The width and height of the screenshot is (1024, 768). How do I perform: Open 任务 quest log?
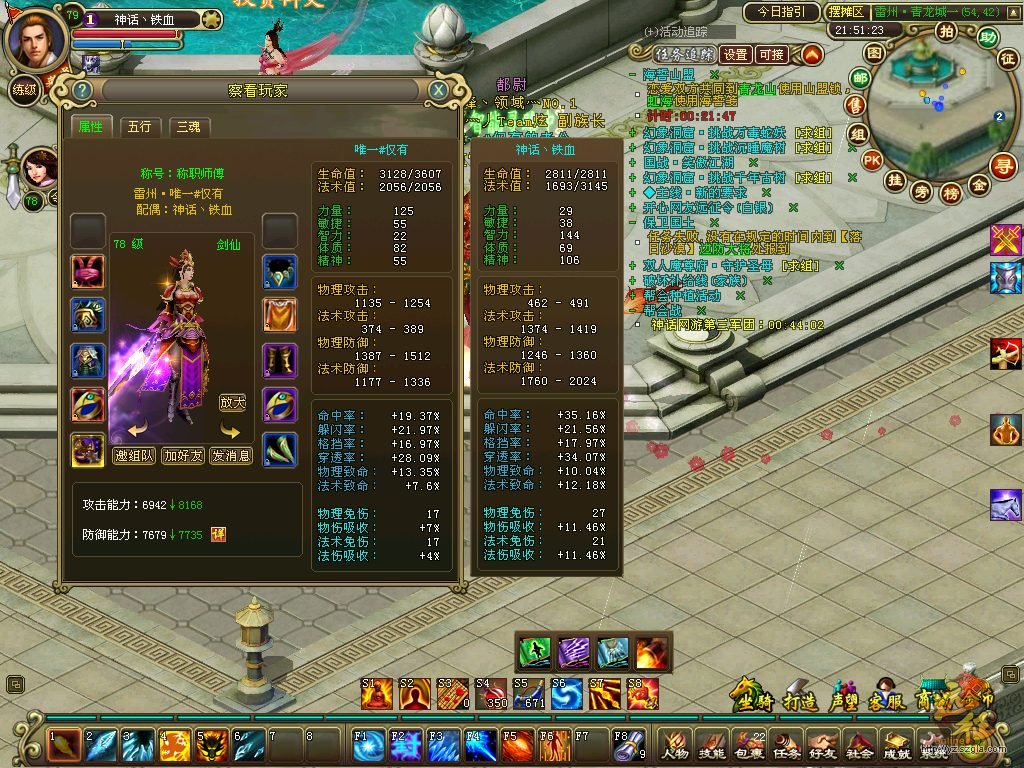(786, 745)
